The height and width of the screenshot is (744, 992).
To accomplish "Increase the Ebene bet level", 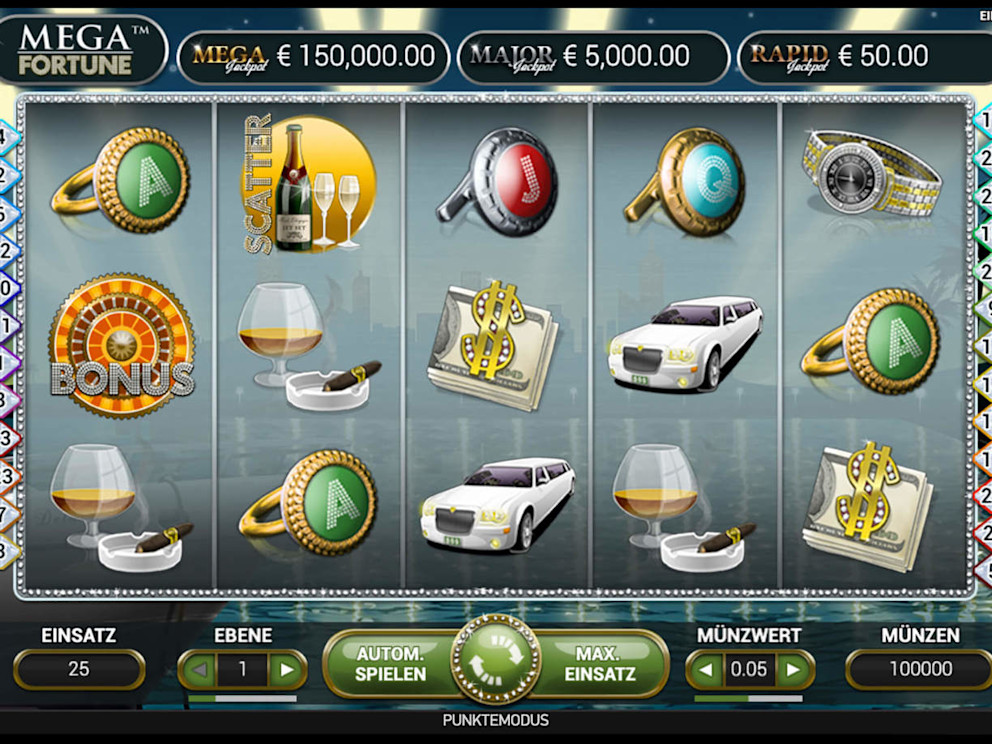I will [288, 669].
